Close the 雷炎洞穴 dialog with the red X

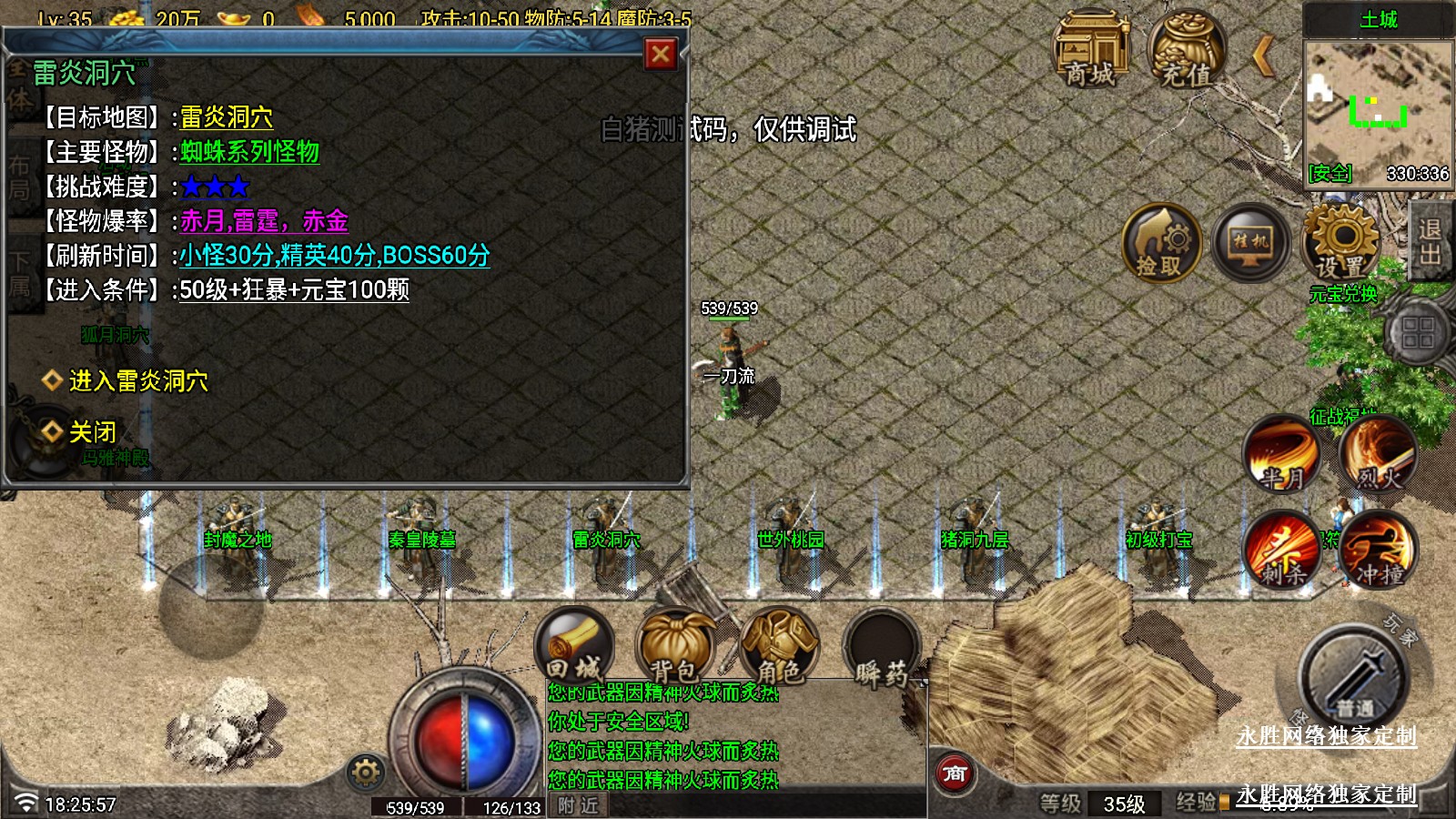661,55
